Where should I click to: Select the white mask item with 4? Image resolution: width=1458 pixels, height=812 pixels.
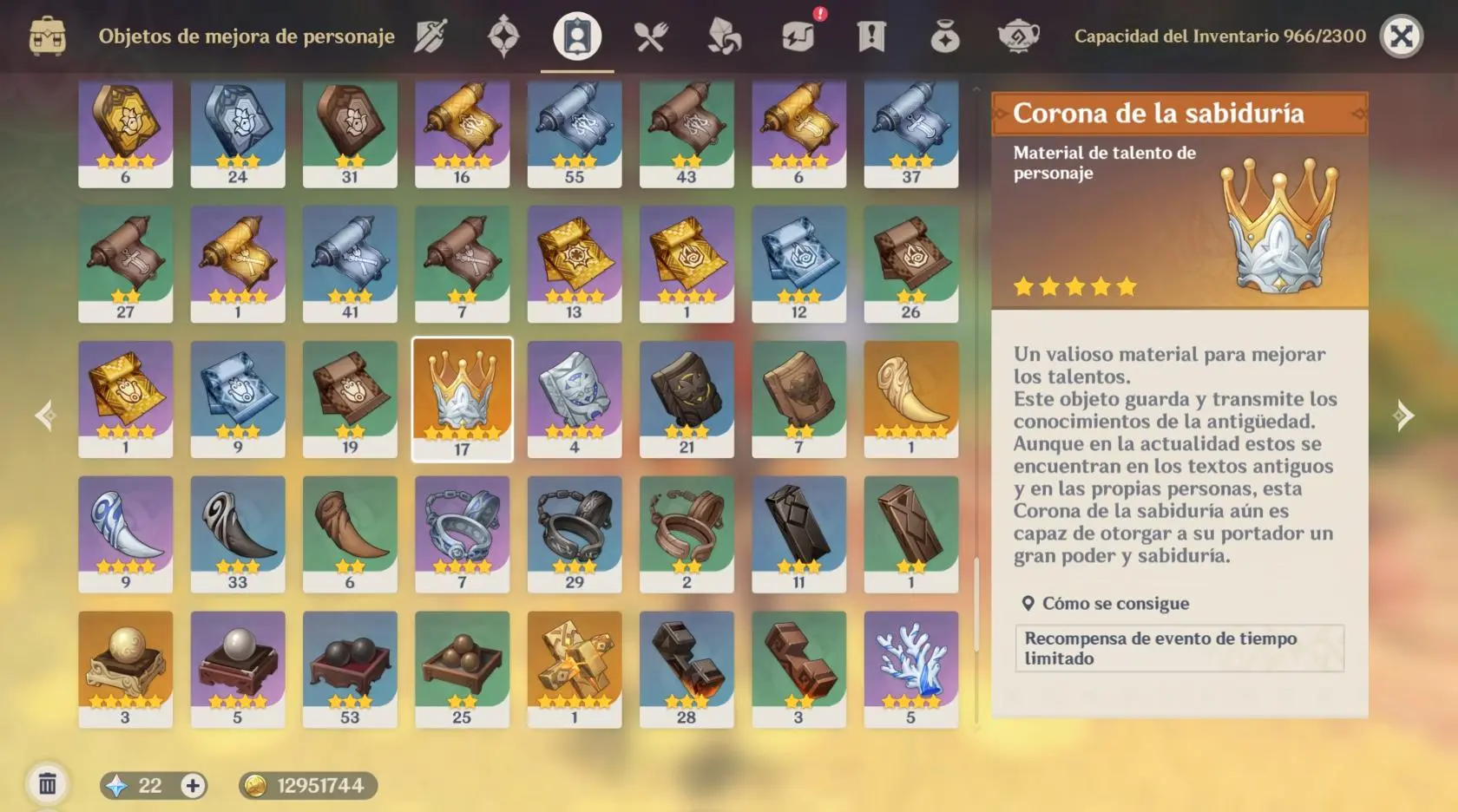coord(574,398)
